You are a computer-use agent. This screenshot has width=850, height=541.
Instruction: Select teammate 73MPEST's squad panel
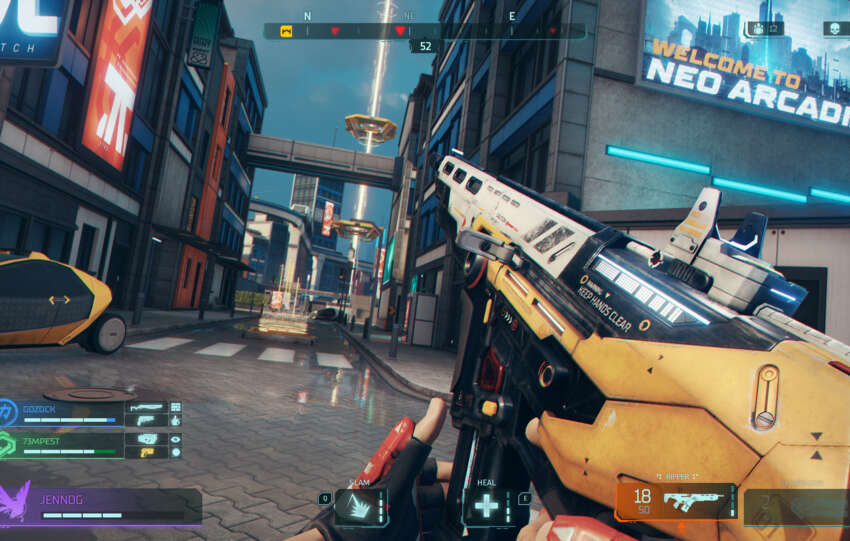92,443
